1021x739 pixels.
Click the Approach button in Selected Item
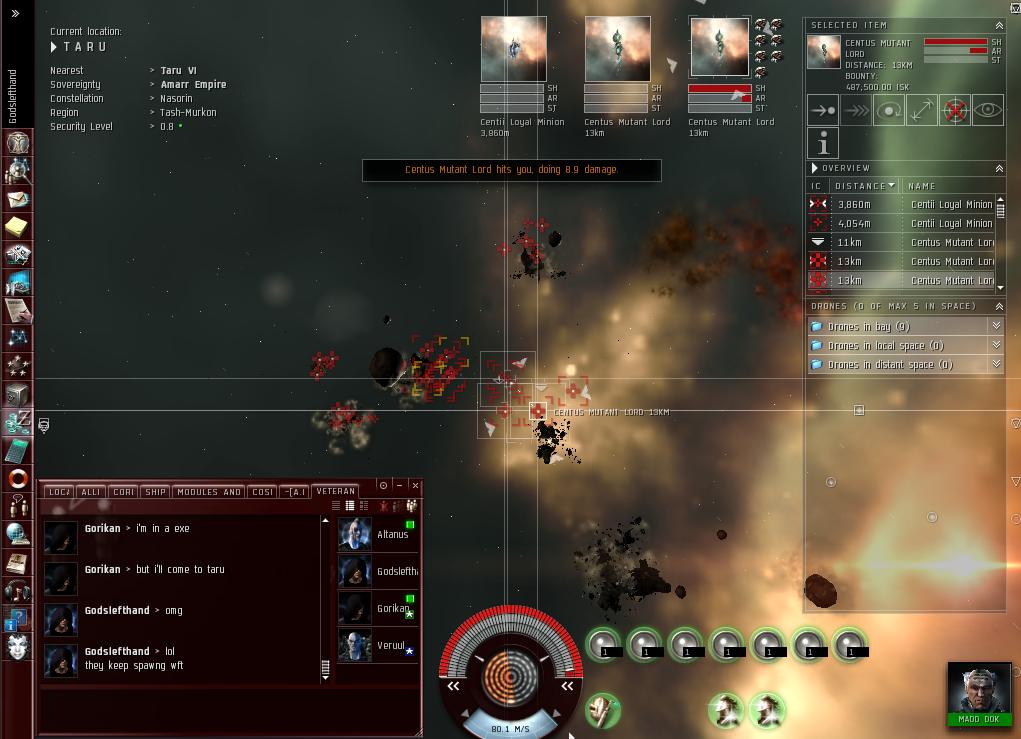(823, 111)
